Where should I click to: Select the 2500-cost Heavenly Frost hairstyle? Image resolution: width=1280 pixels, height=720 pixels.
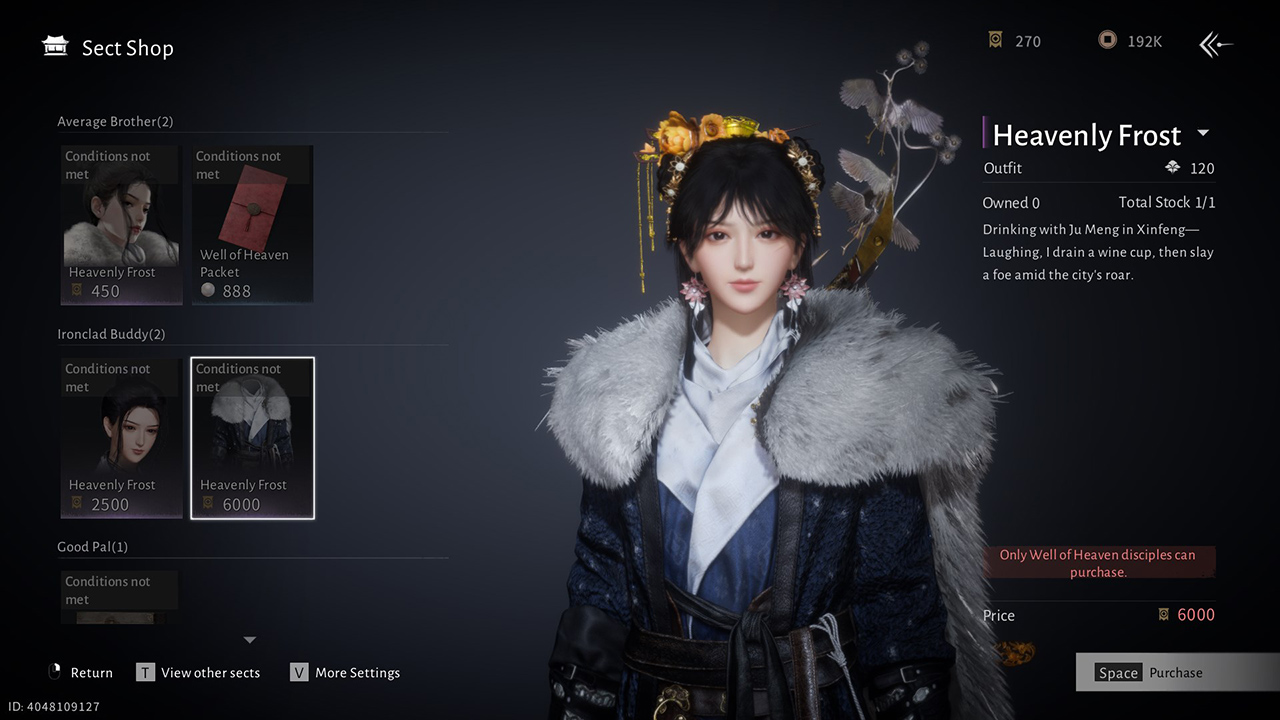[121, 438]
